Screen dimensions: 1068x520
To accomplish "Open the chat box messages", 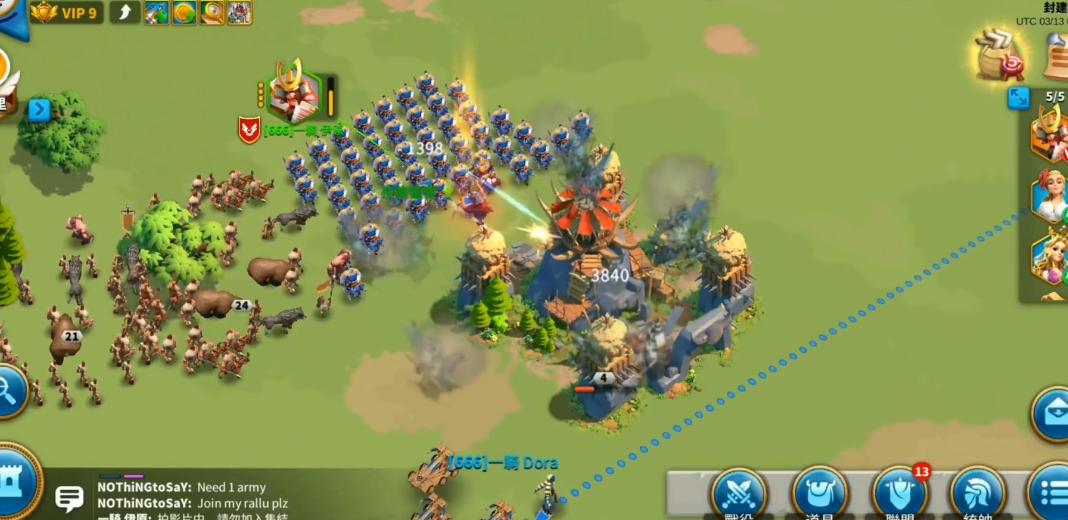I will [x=69, y=497].
